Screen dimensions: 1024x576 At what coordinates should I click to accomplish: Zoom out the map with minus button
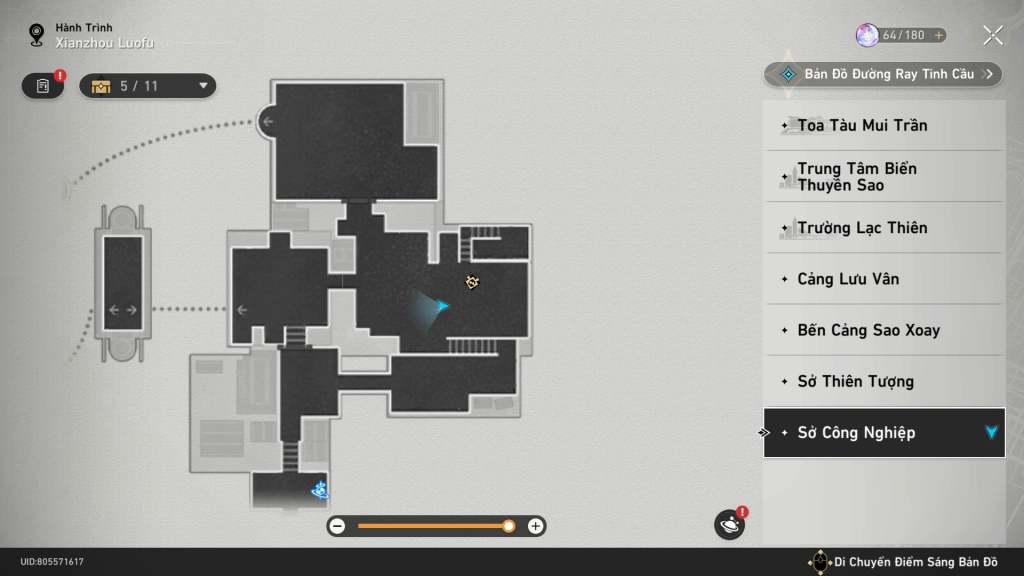(x=338, y=526)
